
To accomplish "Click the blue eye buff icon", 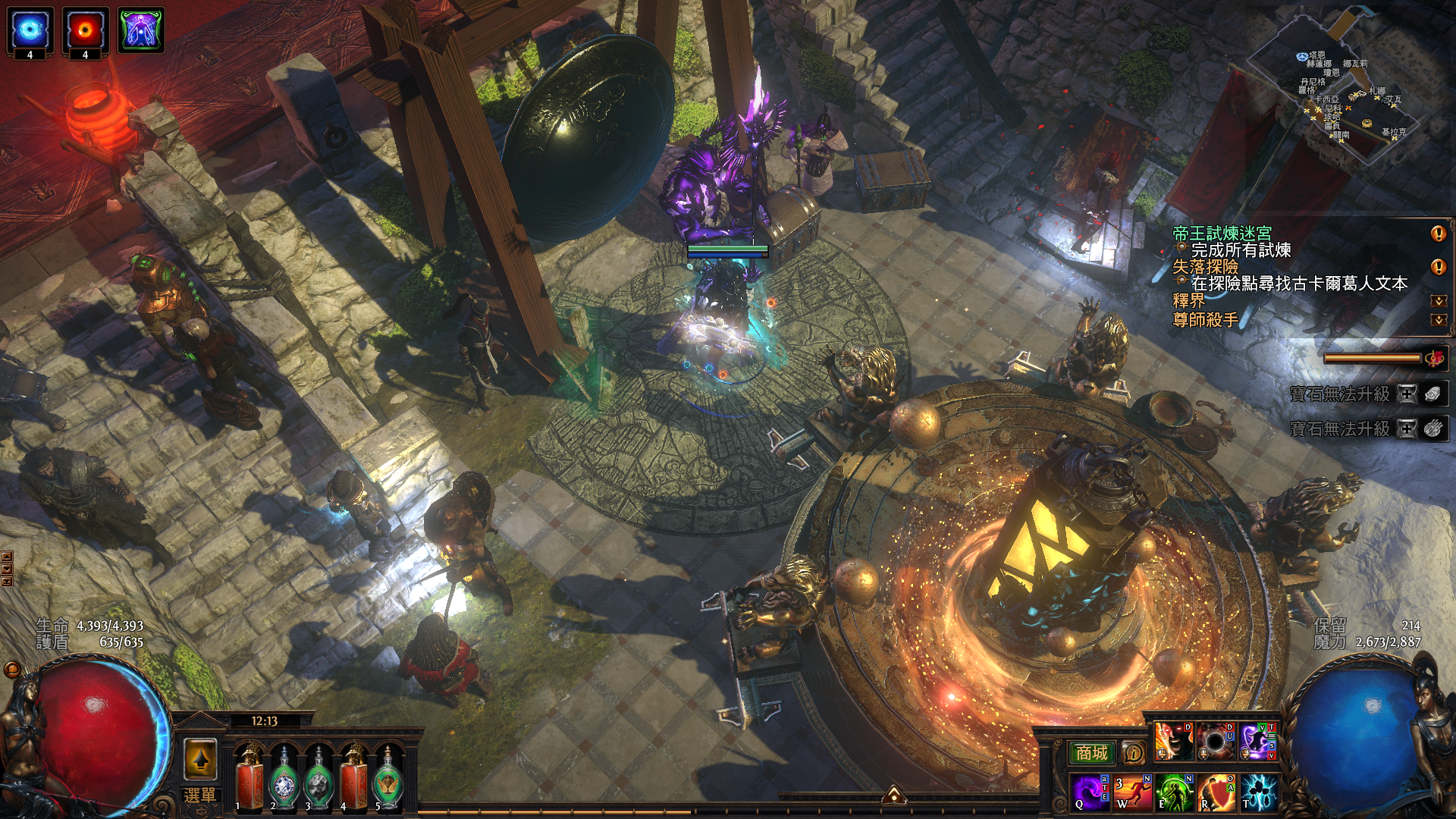I will pyautogui.click(x=30, y=30).
